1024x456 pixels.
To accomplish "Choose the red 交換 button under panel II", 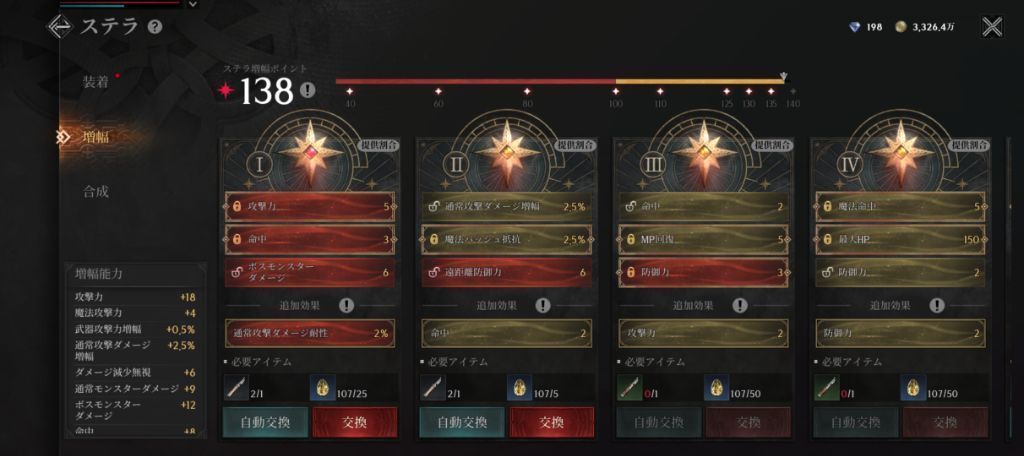I will pyautogui.click(x=552, y=422).
